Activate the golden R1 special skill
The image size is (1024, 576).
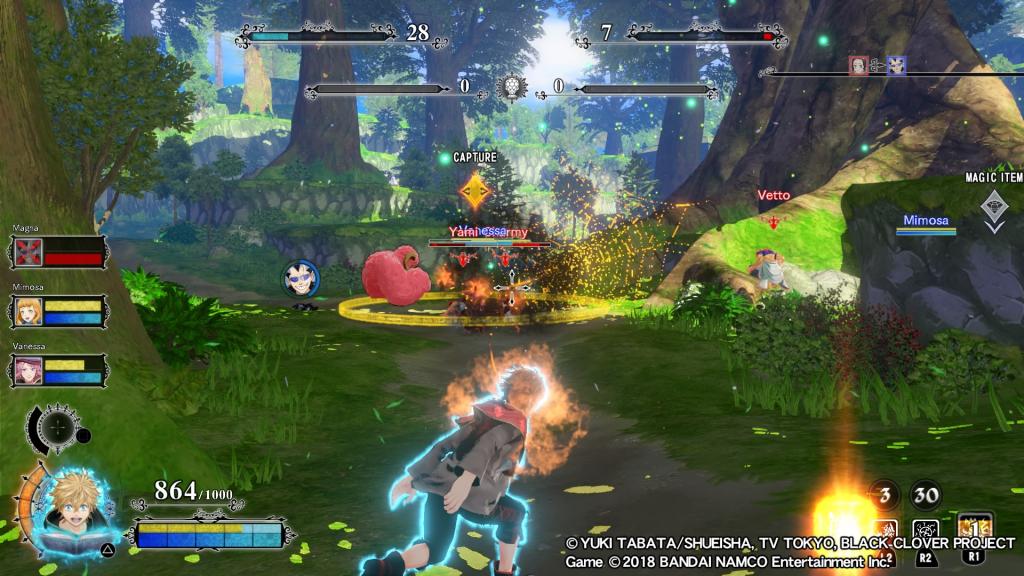coord(975,529)
